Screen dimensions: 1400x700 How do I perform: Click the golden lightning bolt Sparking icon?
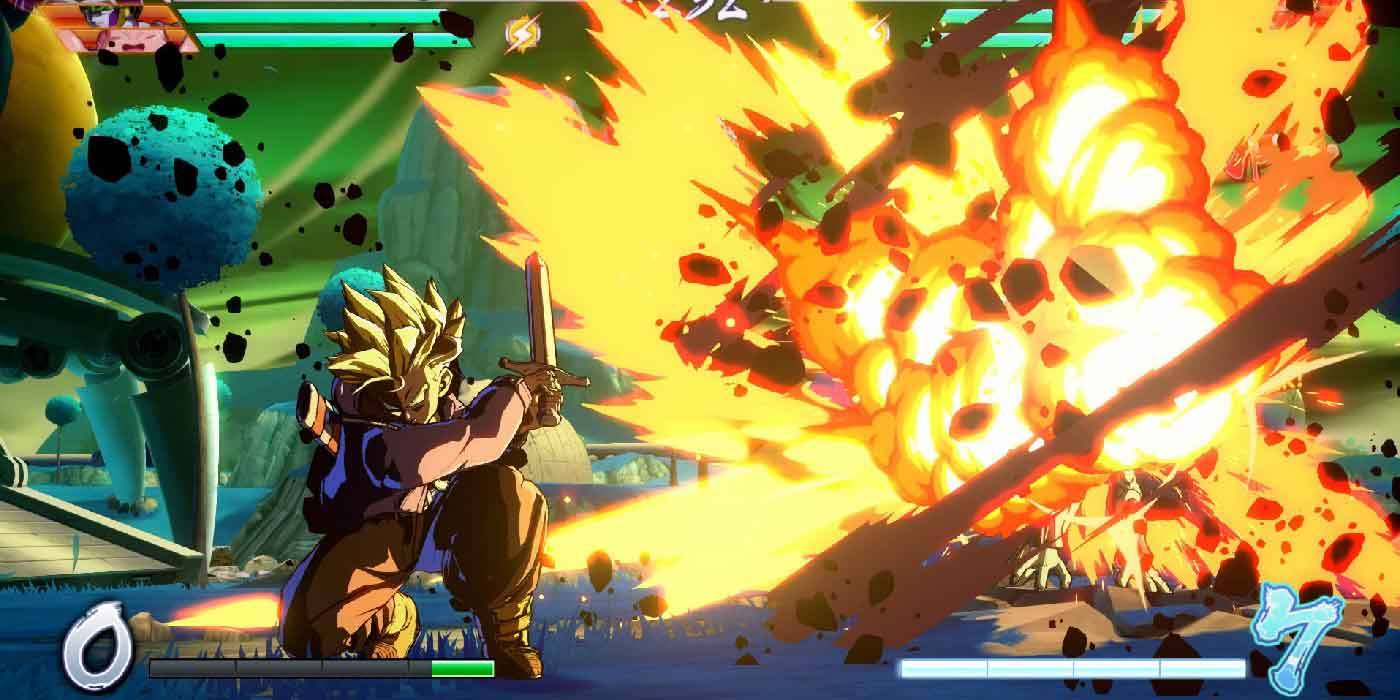point(521,36)
